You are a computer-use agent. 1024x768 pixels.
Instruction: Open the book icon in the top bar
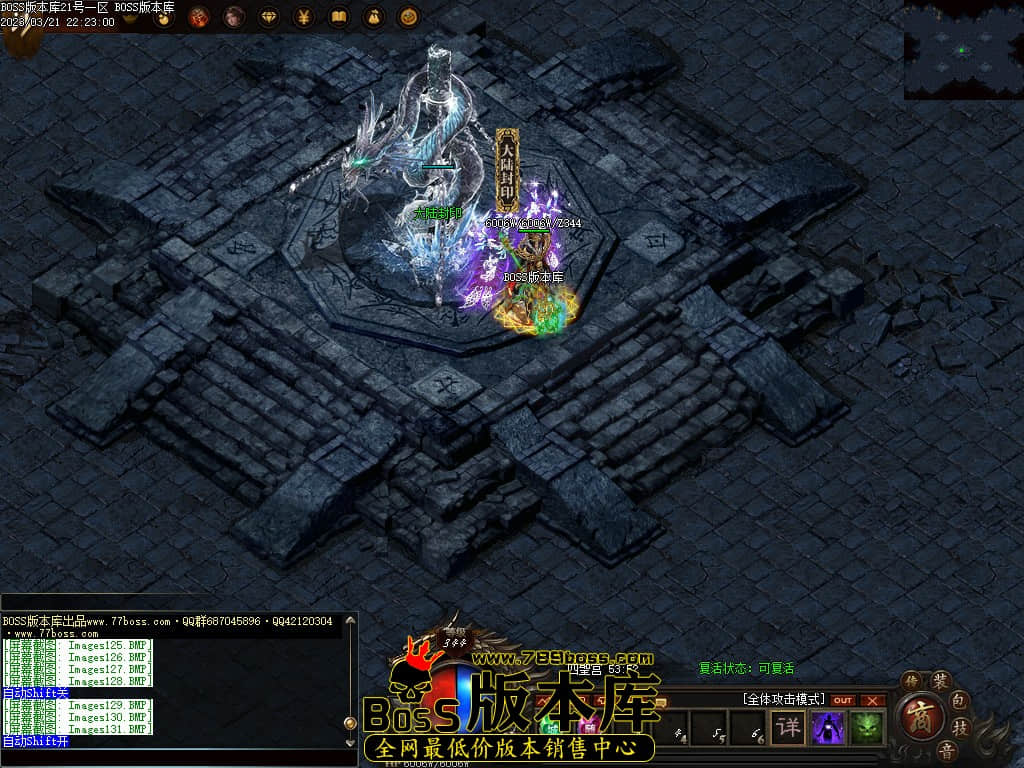(x=338, y=17)
